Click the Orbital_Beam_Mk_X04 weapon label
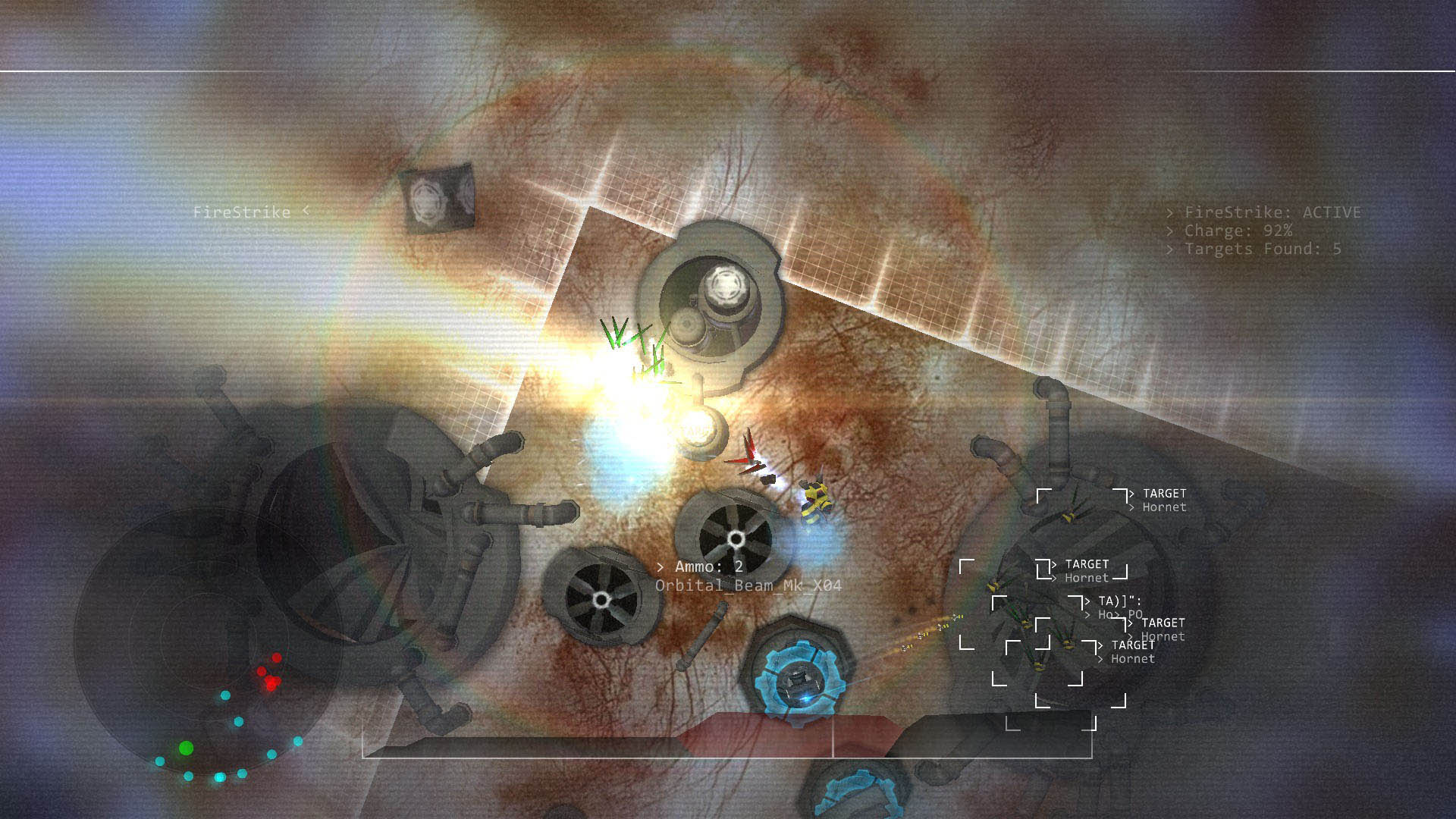This screenshot has height=819, width=1456. point(748,587)
